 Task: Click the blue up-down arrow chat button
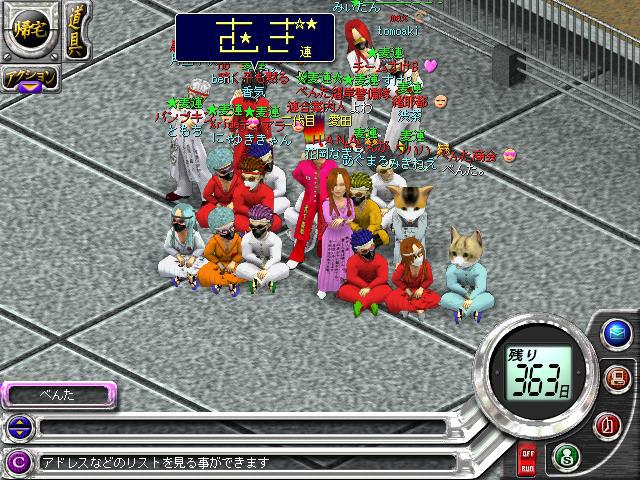point(17,428)
